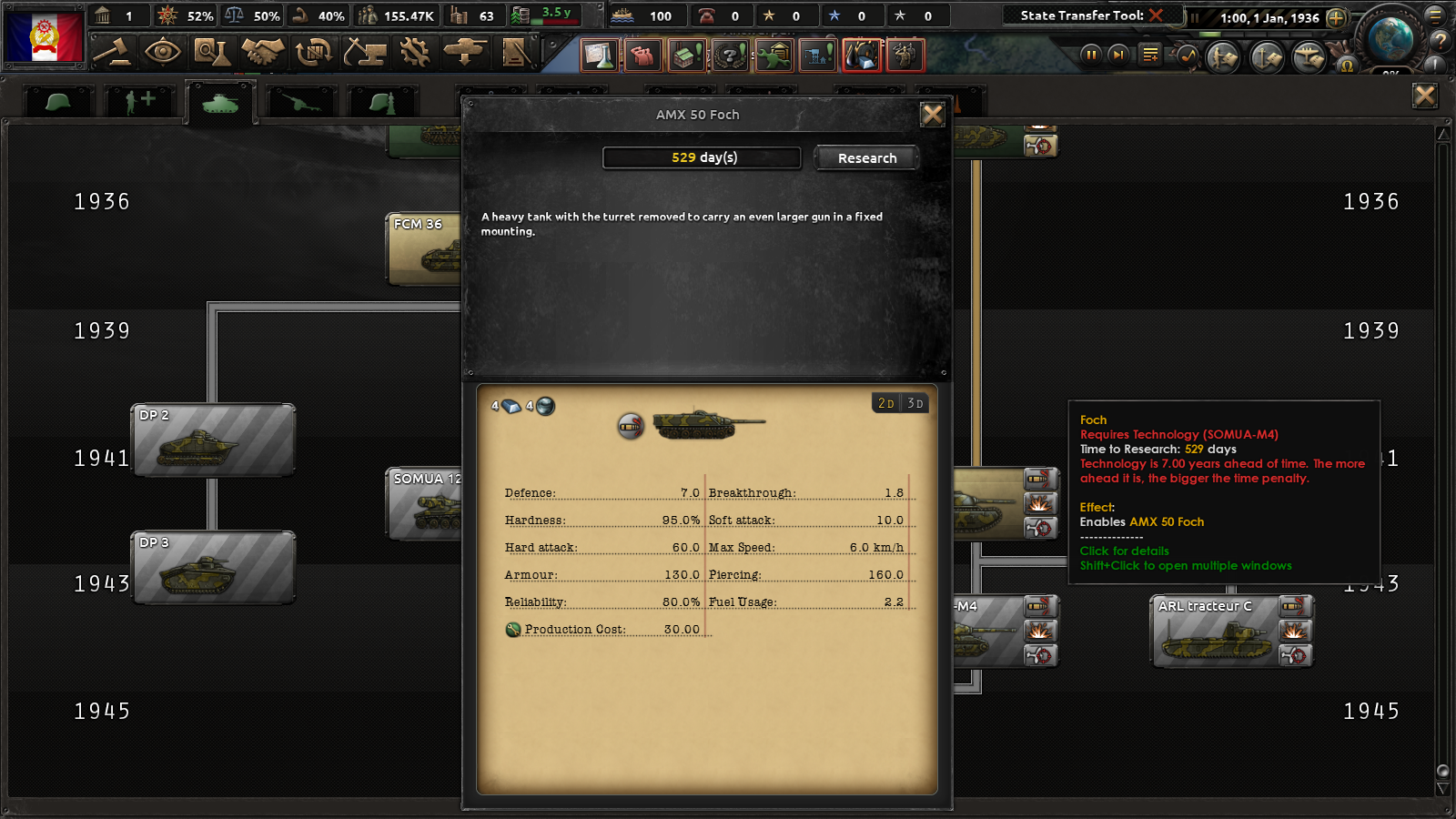Open the resources shortage alert icon
The image size is (1456, 819).
click(x=862, y=55)
